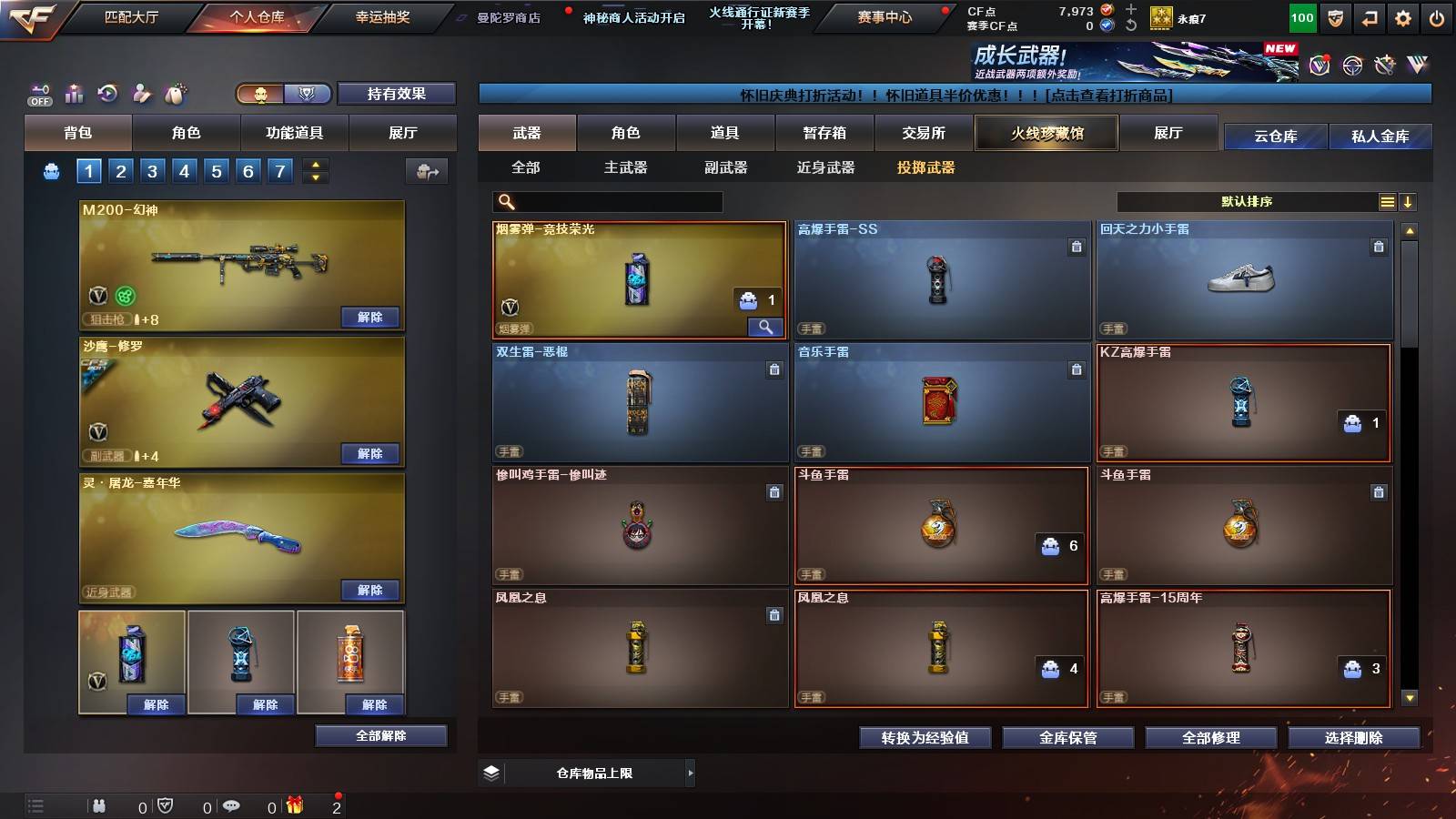This screenshot has width=1456, height=819.
Task: Click the character figure icon in left toolbar
Action: pyautogui.click(x=139, y=94)
